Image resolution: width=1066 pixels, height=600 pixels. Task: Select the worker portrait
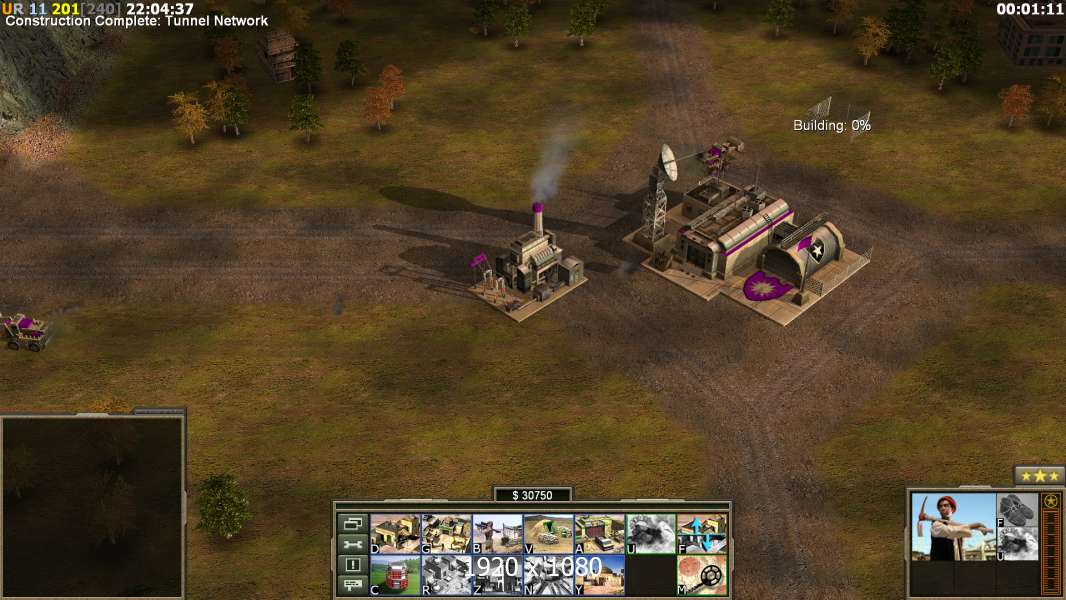pyautogui.click(x=953, y=527)
